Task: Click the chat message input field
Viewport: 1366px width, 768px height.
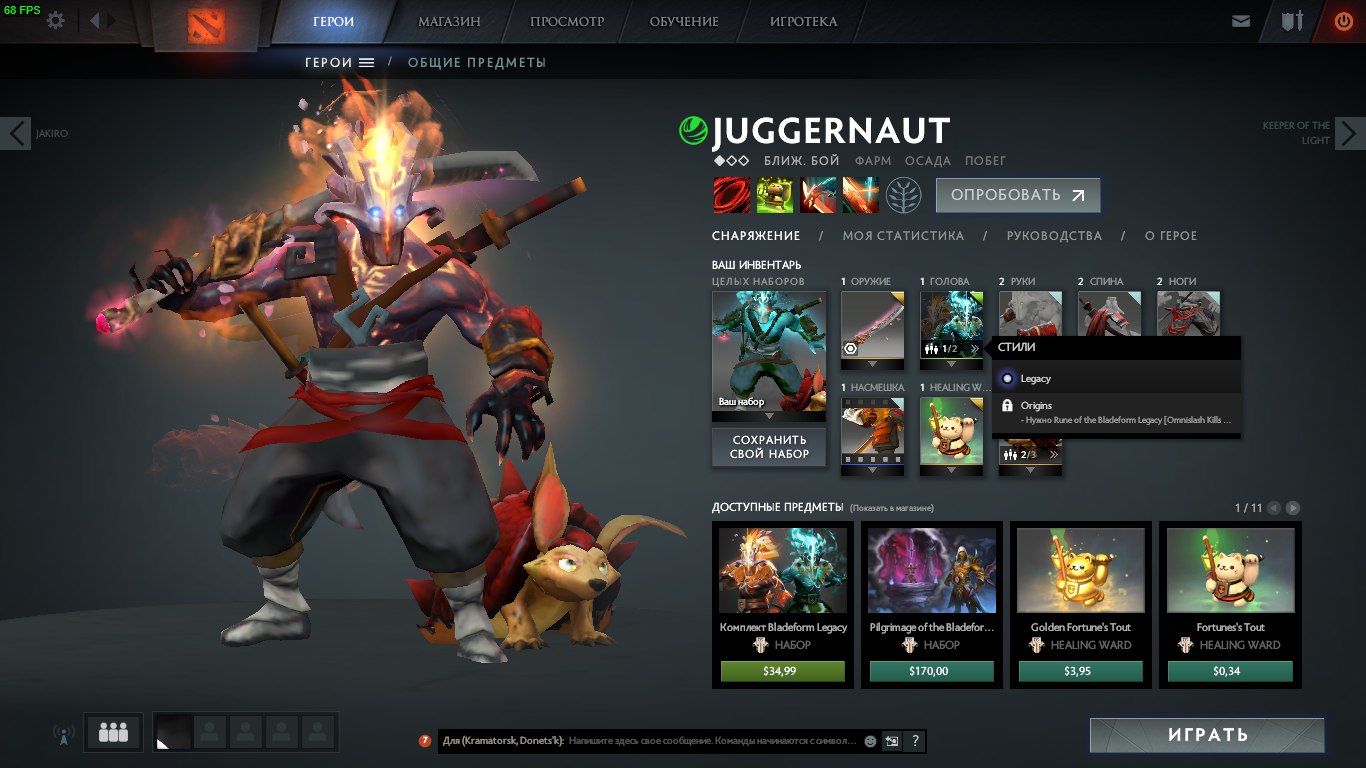Action: tap(710, 741)
